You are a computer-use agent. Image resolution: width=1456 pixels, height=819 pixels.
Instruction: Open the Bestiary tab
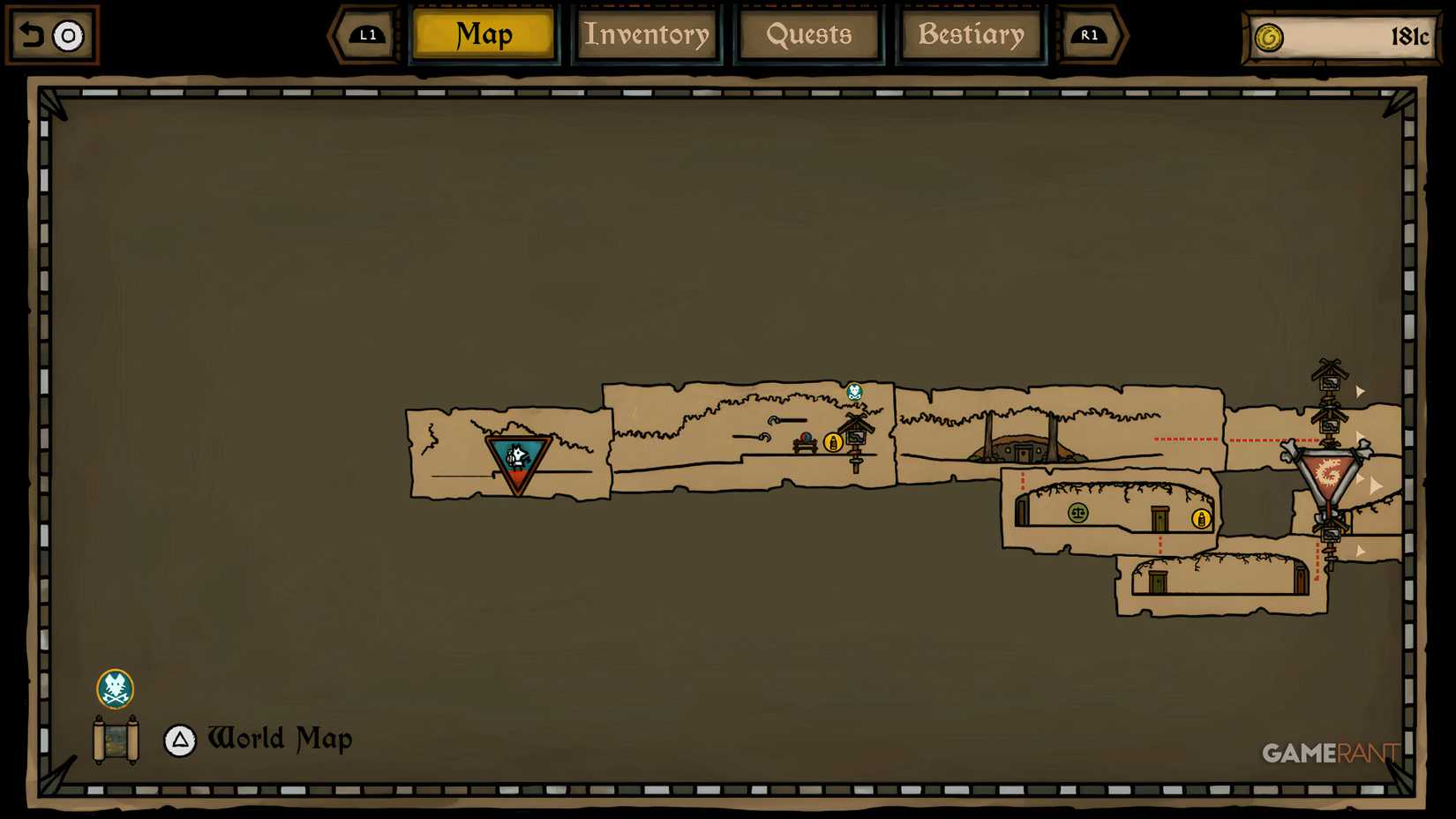tap(970, 35)
